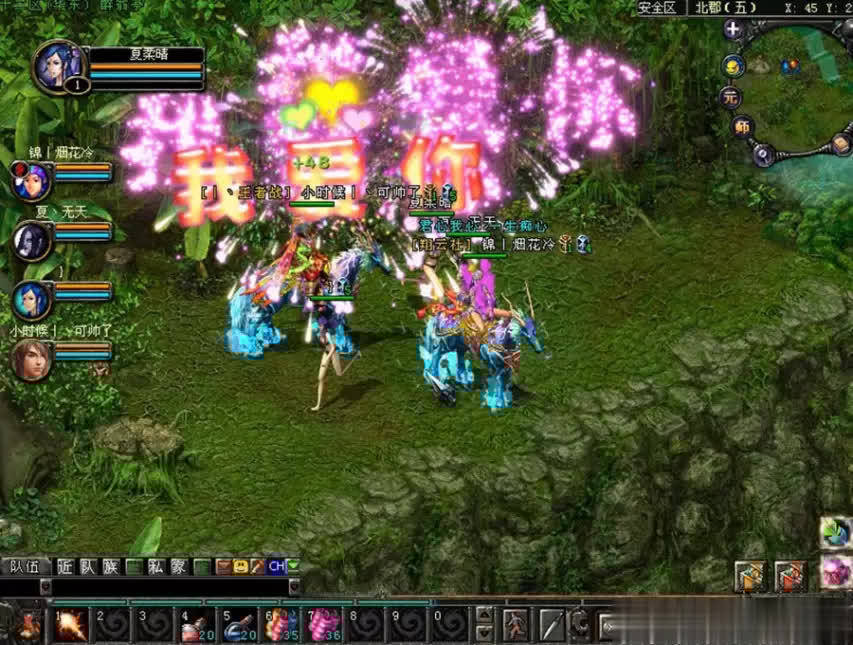Use the red potion in slot 4
The width and height of the screenshot is (853, 645).
pos(197,624)
